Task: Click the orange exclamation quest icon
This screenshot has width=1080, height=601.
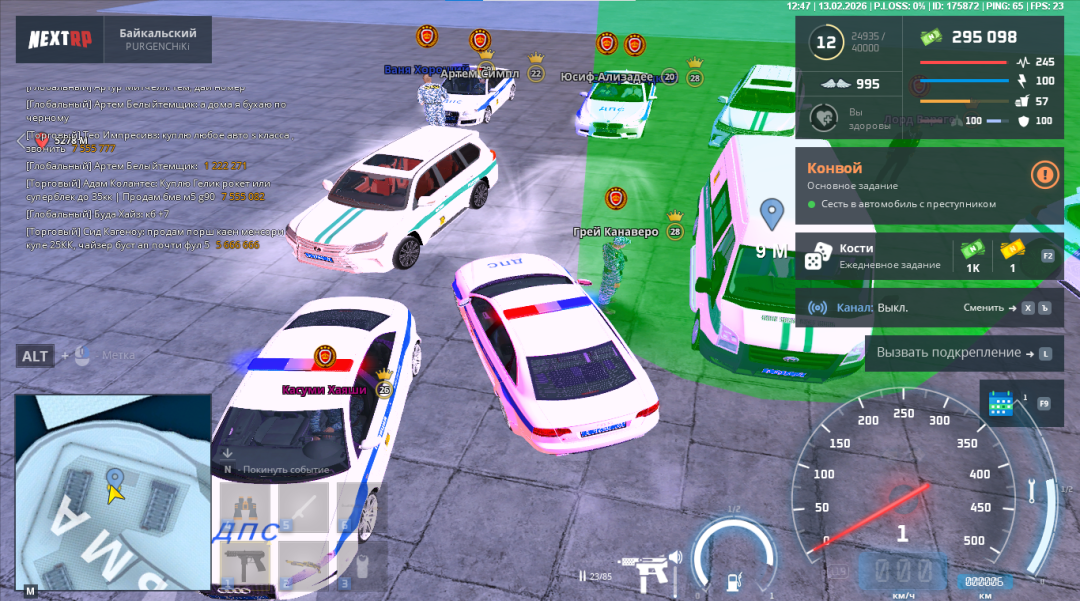Action: click(1045, 174)
